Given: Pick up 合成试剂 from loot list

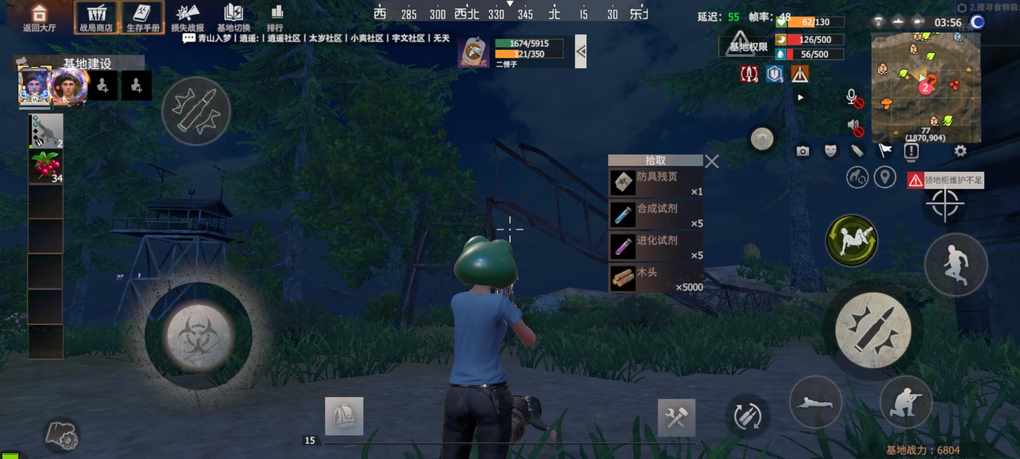Looking at the screenshot, I should tap(657, 214).
